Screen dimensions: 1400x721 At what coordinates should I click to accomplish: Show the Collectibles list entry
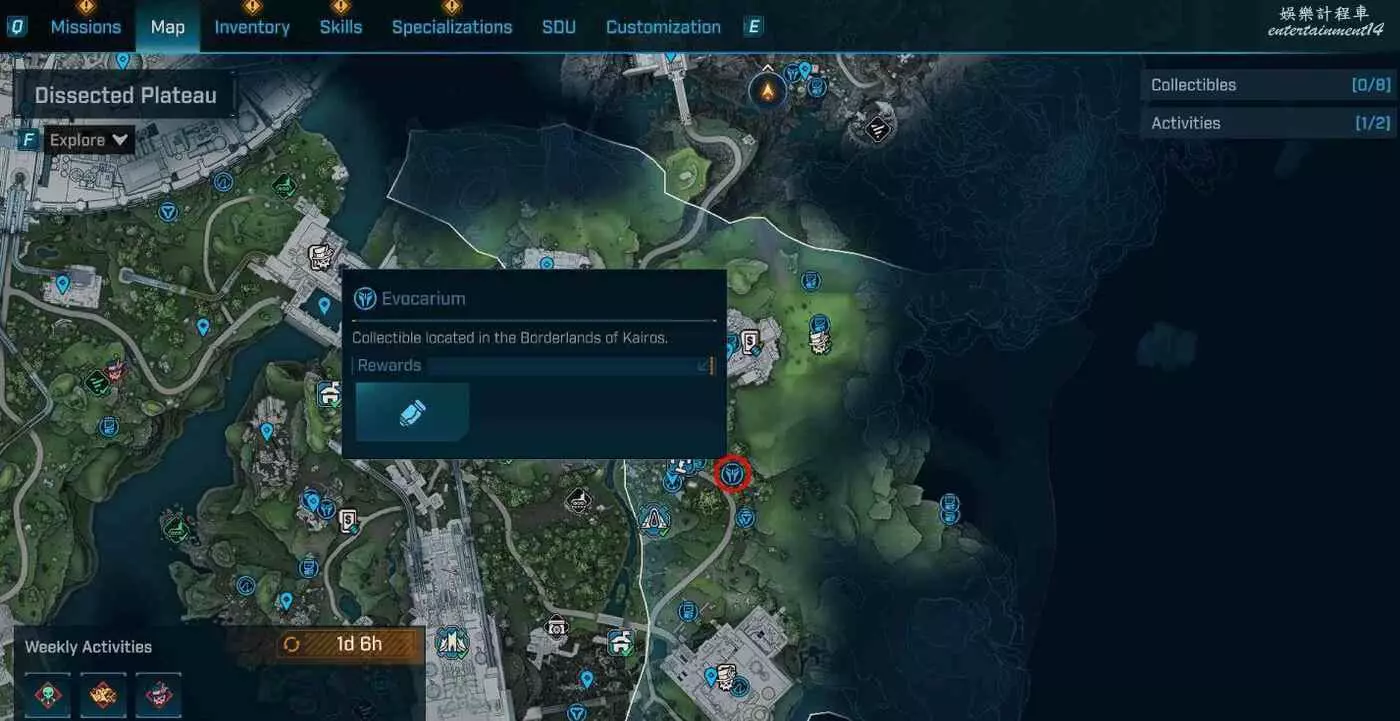pos(1270,85)
